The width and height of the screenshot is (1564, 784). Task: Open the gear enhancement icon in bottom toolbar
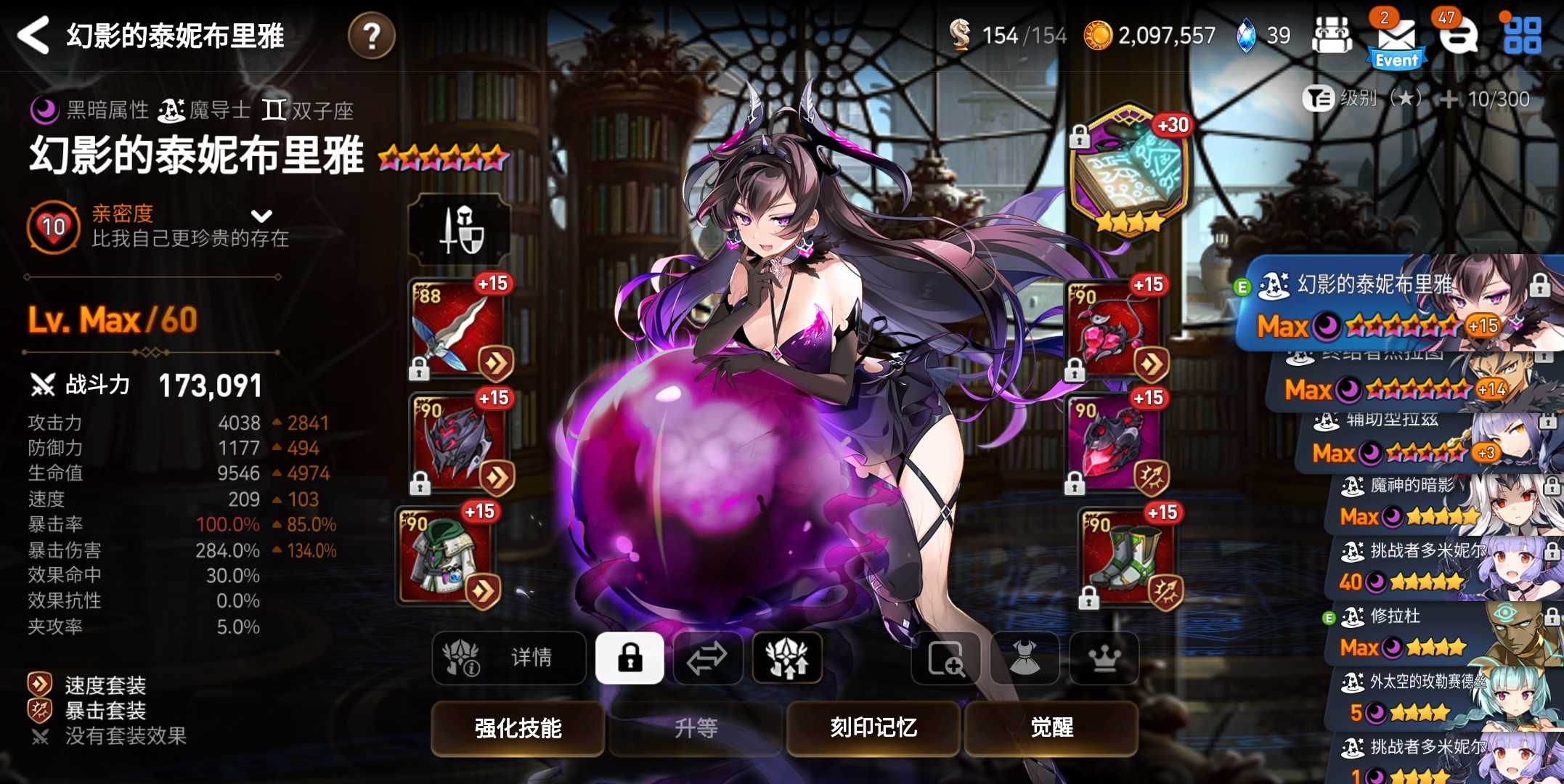788,658
